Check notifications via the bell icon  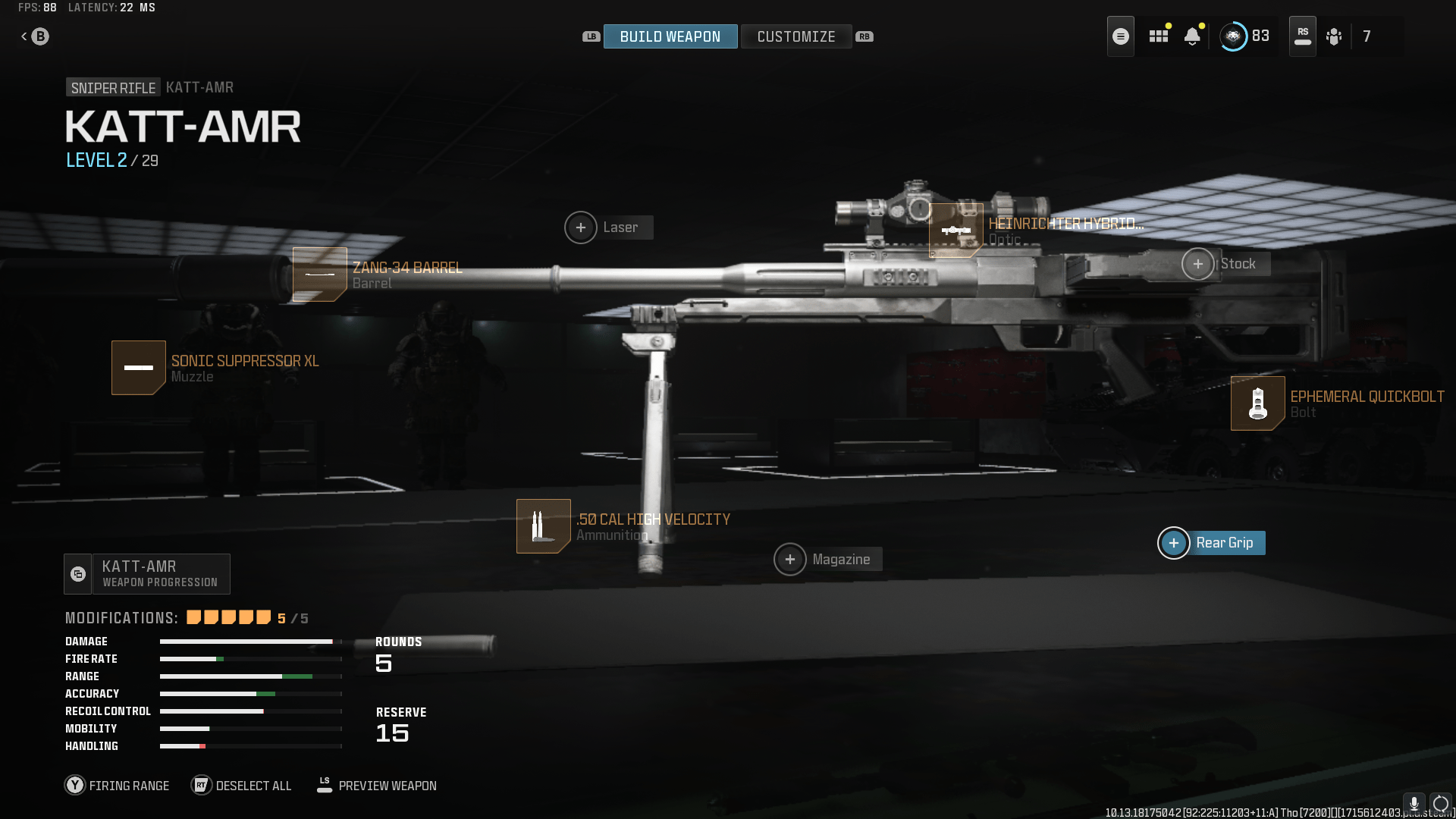coord(1193,36)
